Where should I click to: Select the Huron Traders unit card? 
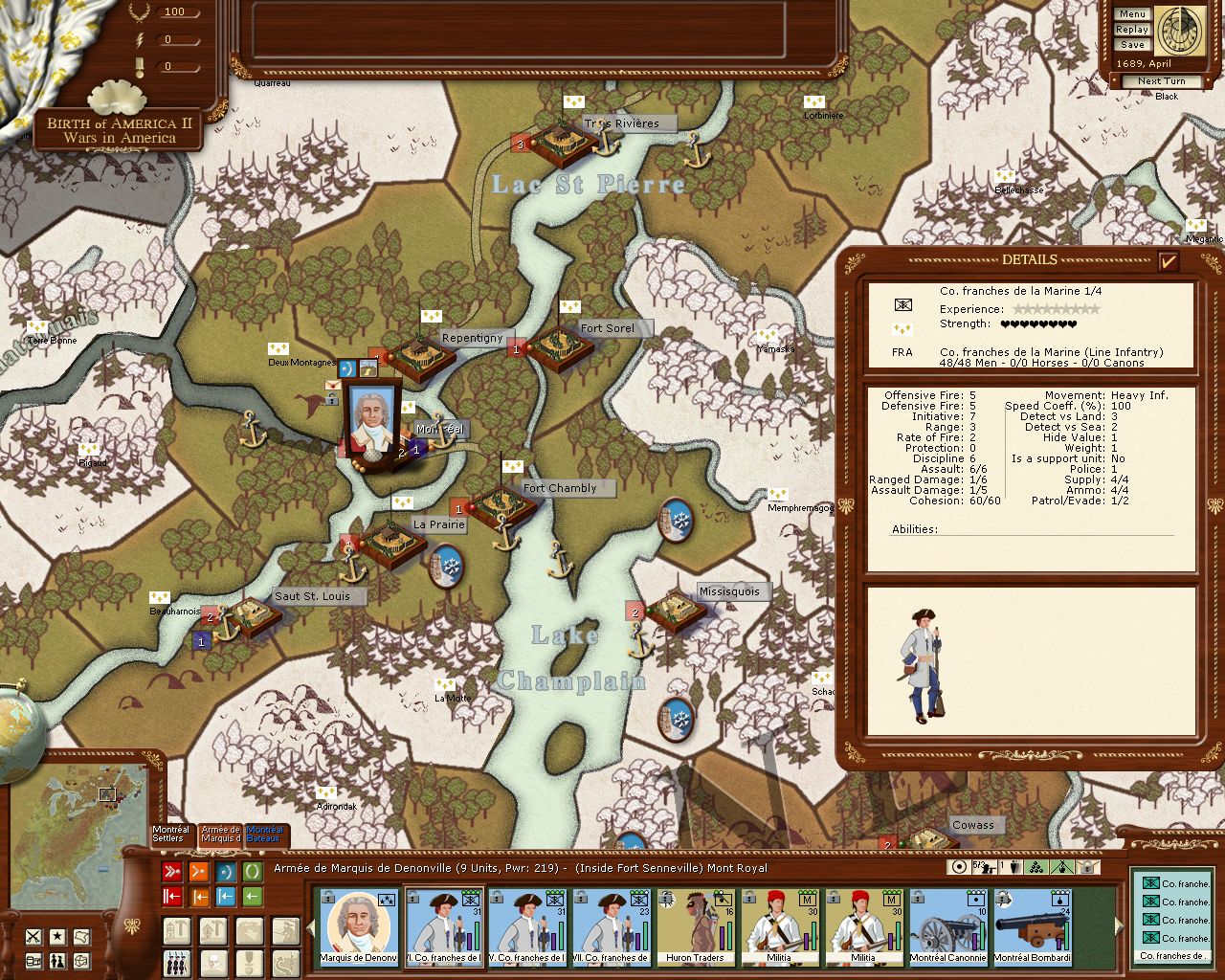(695, 926)
